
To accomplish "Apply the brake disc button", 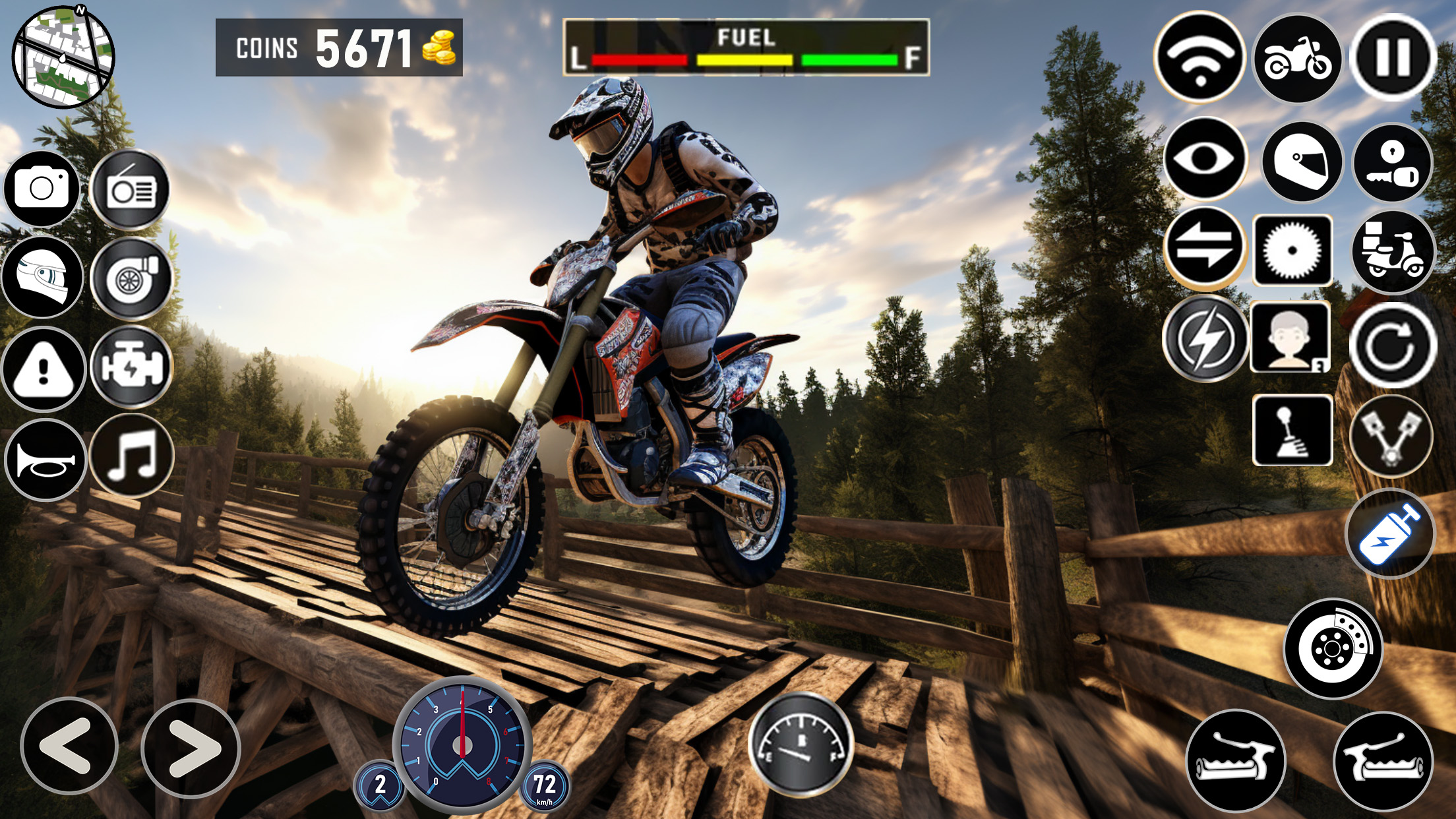I will click(1333, 649).
